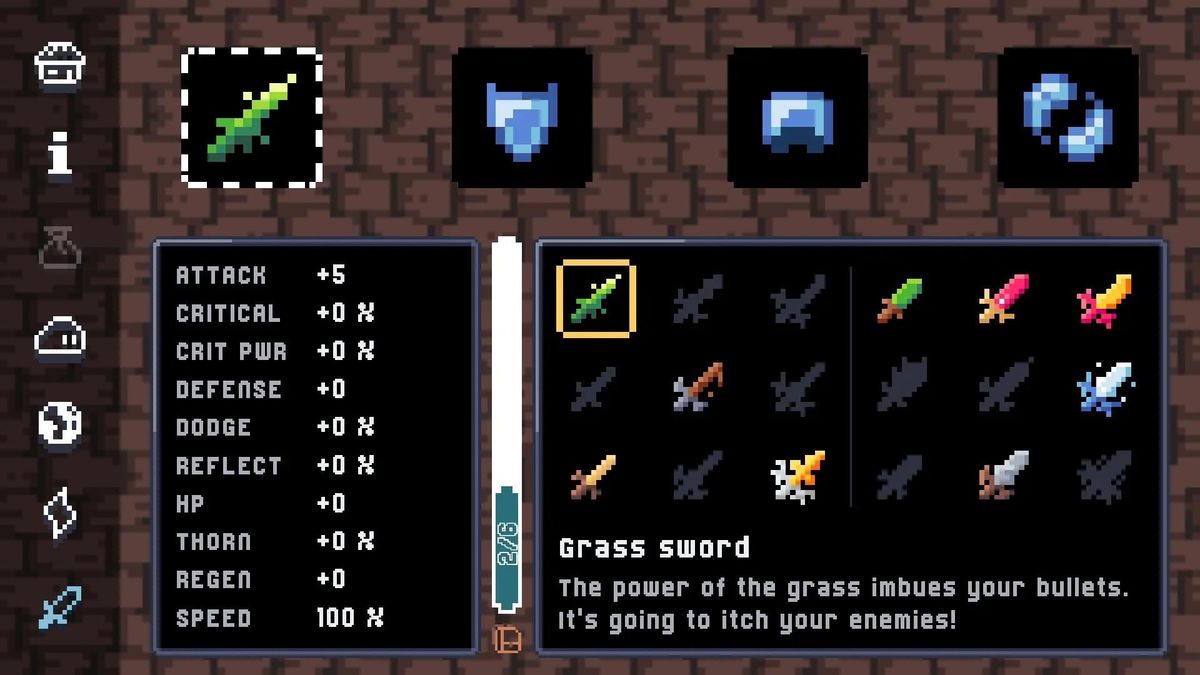Open the shop stall icon
This screenshot has width=1200, height=675.
tap(60, 66)
